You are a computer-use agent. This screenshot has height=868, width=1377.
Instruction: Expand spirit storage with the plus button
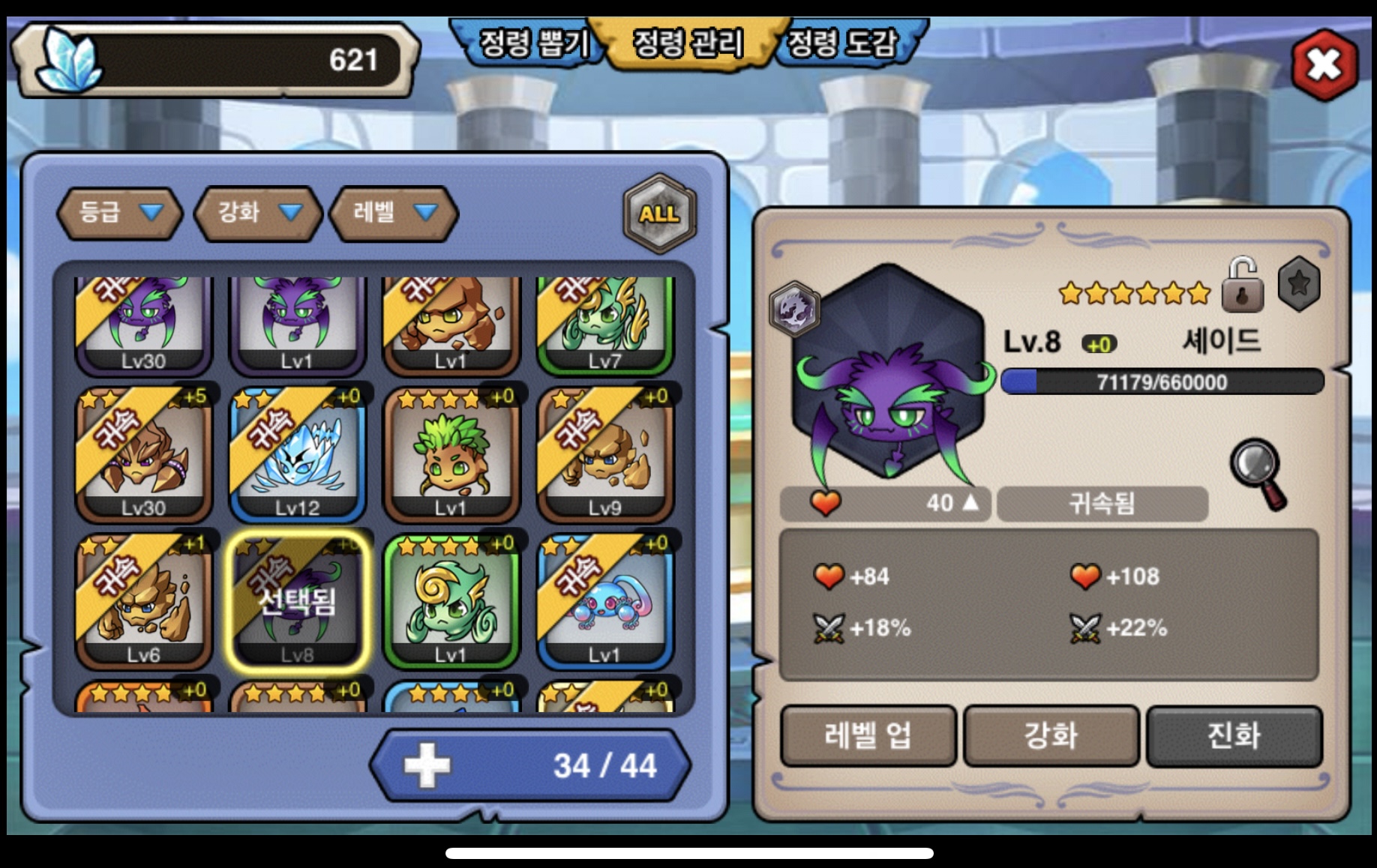pos(427,765)
